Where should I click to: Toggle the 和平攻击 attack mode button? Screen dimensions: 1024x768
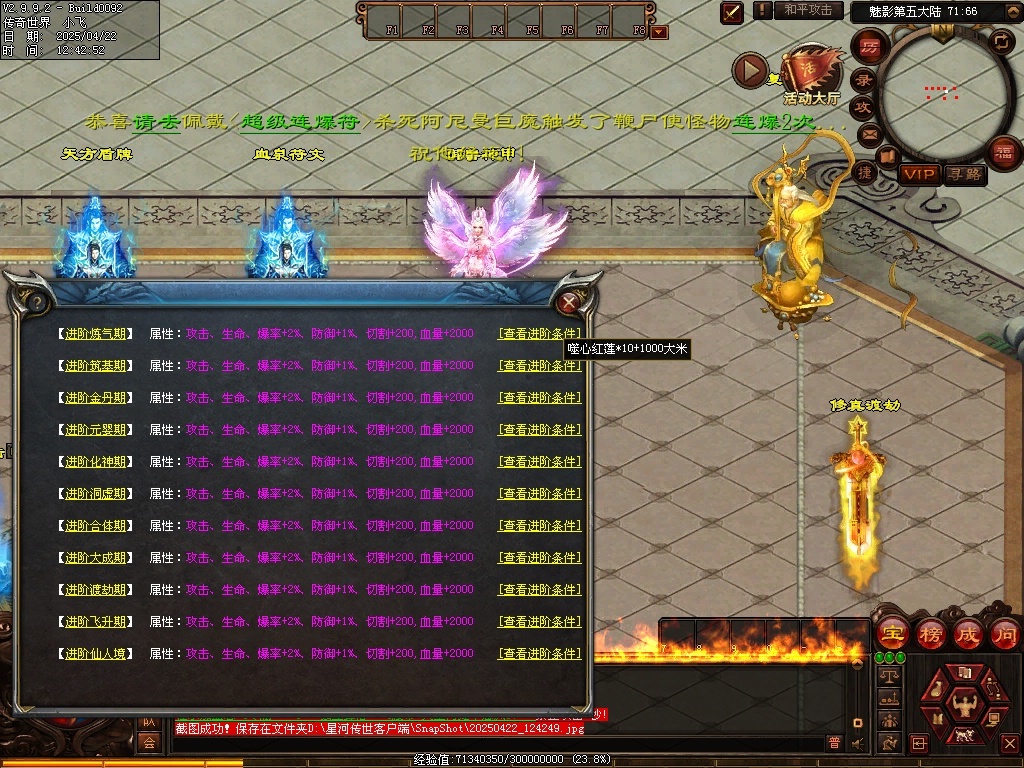tap(808, 10)
